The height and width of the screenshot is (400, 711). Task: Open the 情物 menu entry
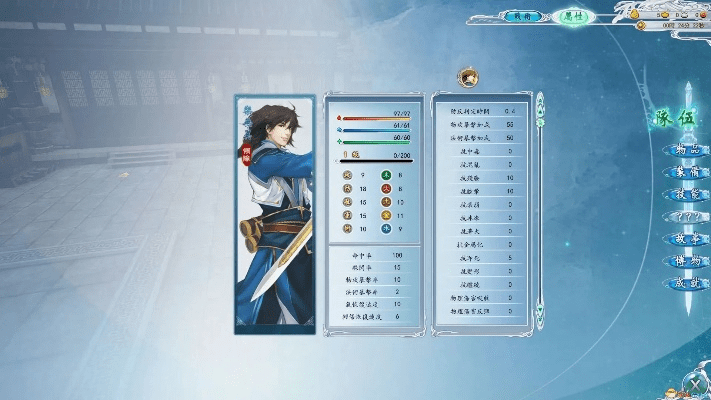(x=685, y=262)
